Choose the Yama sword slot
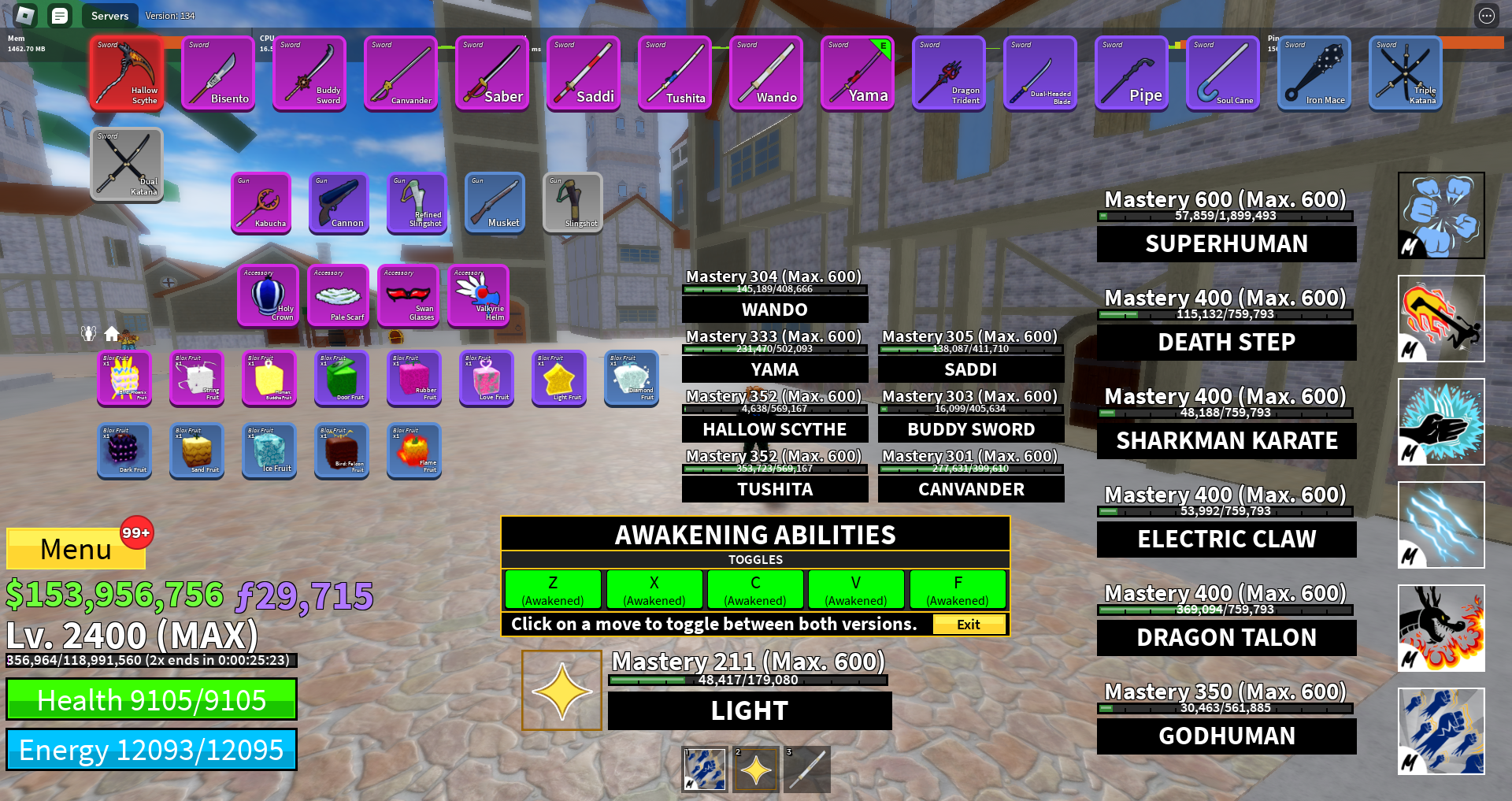The height and width of the screenshot is (801, 1512). point(857,73)
